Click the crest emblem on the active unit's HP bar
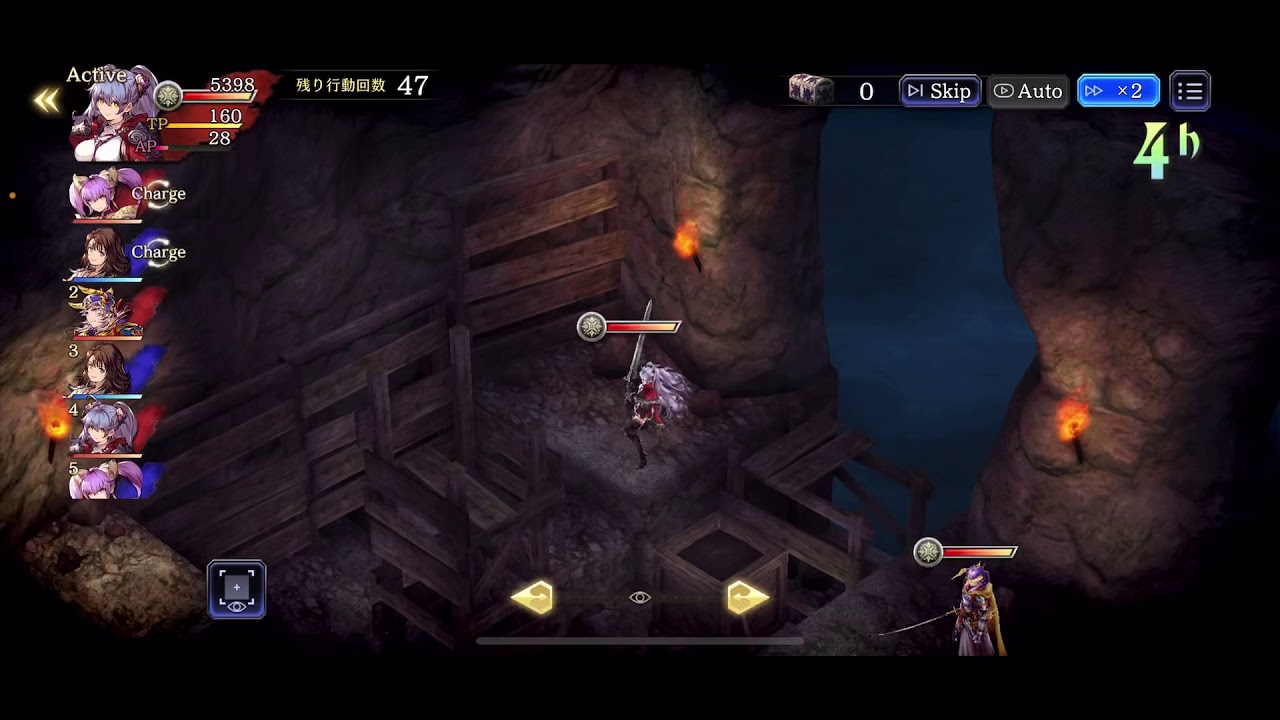 593,325
